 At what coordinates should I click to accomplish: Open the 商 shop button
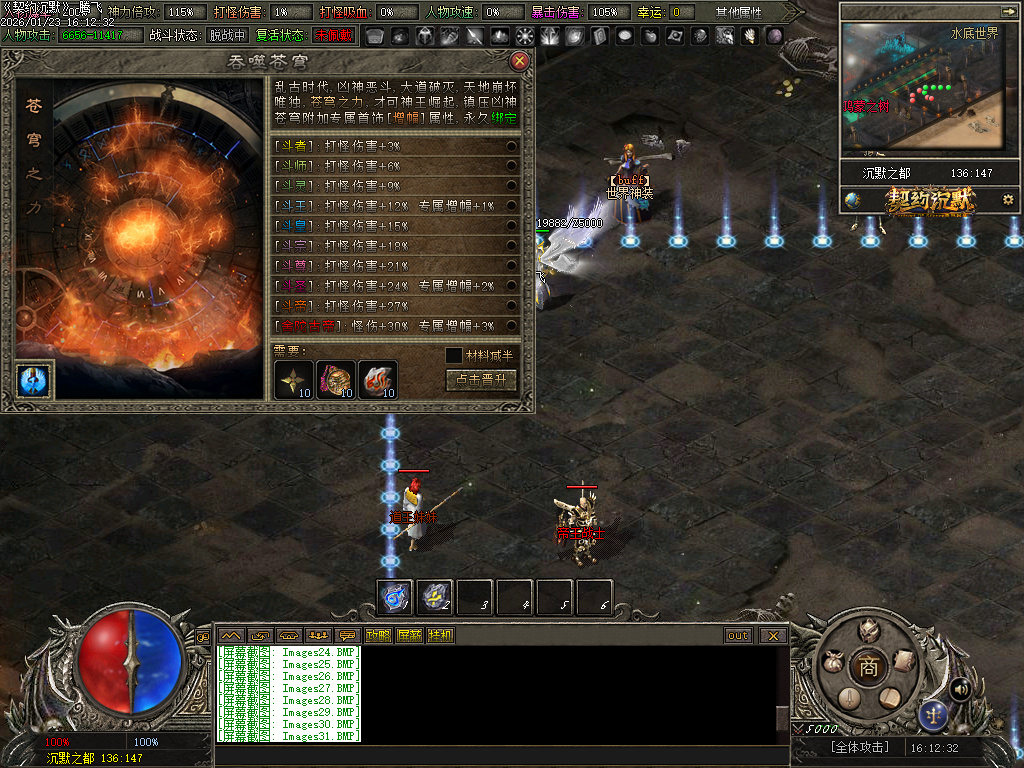click(869, 667)
